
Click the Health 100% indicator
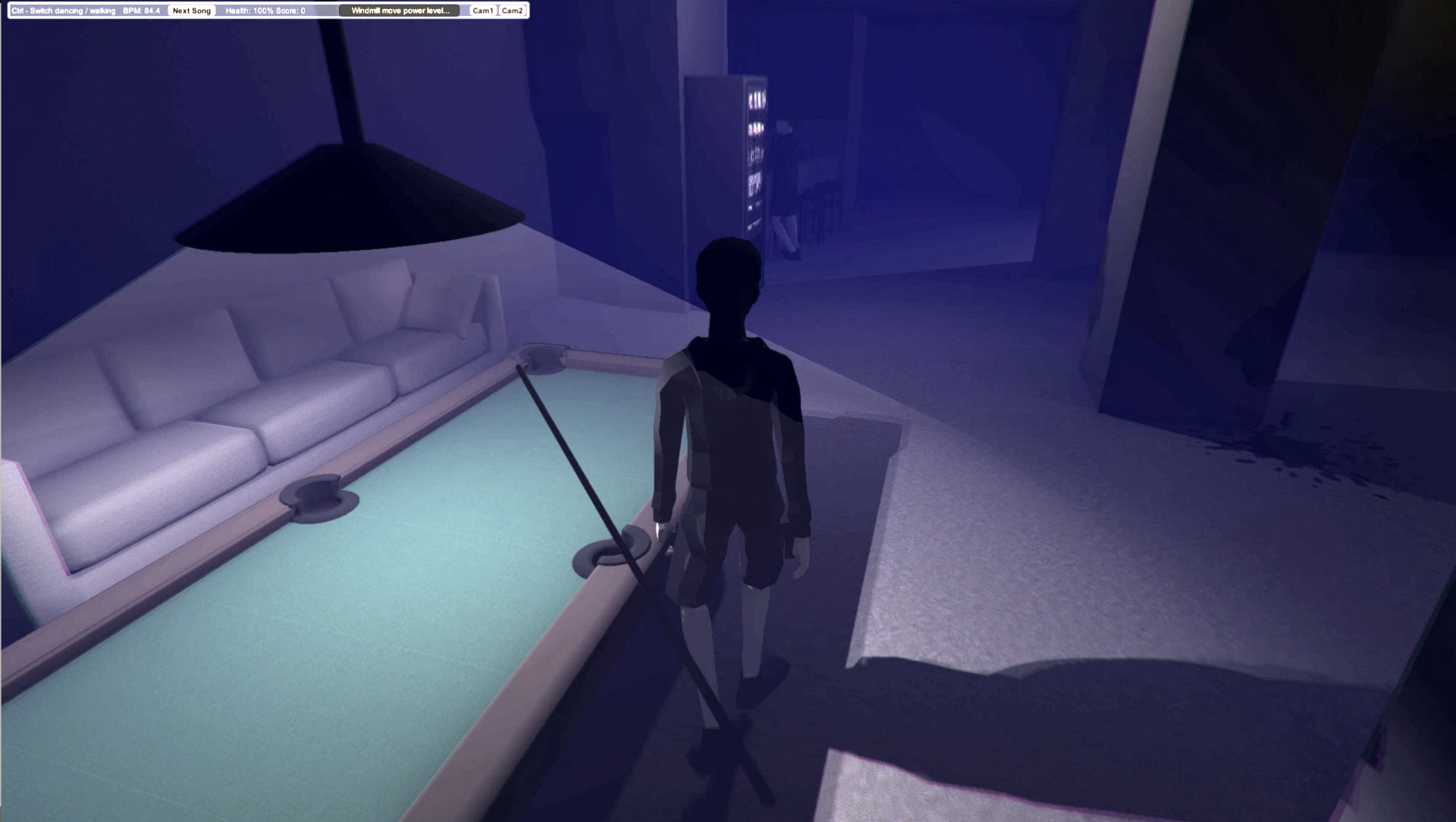[250, 11]
